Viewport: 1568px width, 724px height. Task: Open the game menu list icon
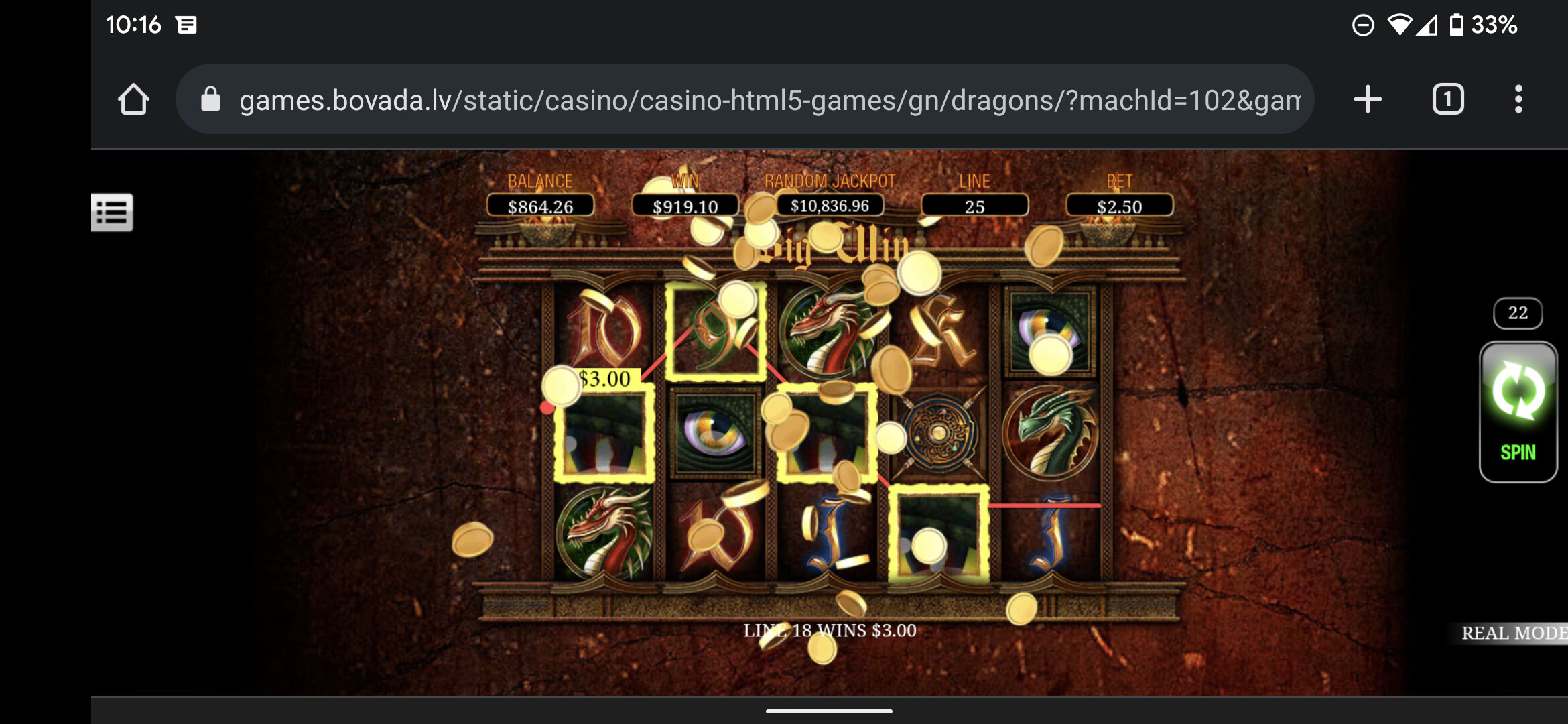point(112,213)
